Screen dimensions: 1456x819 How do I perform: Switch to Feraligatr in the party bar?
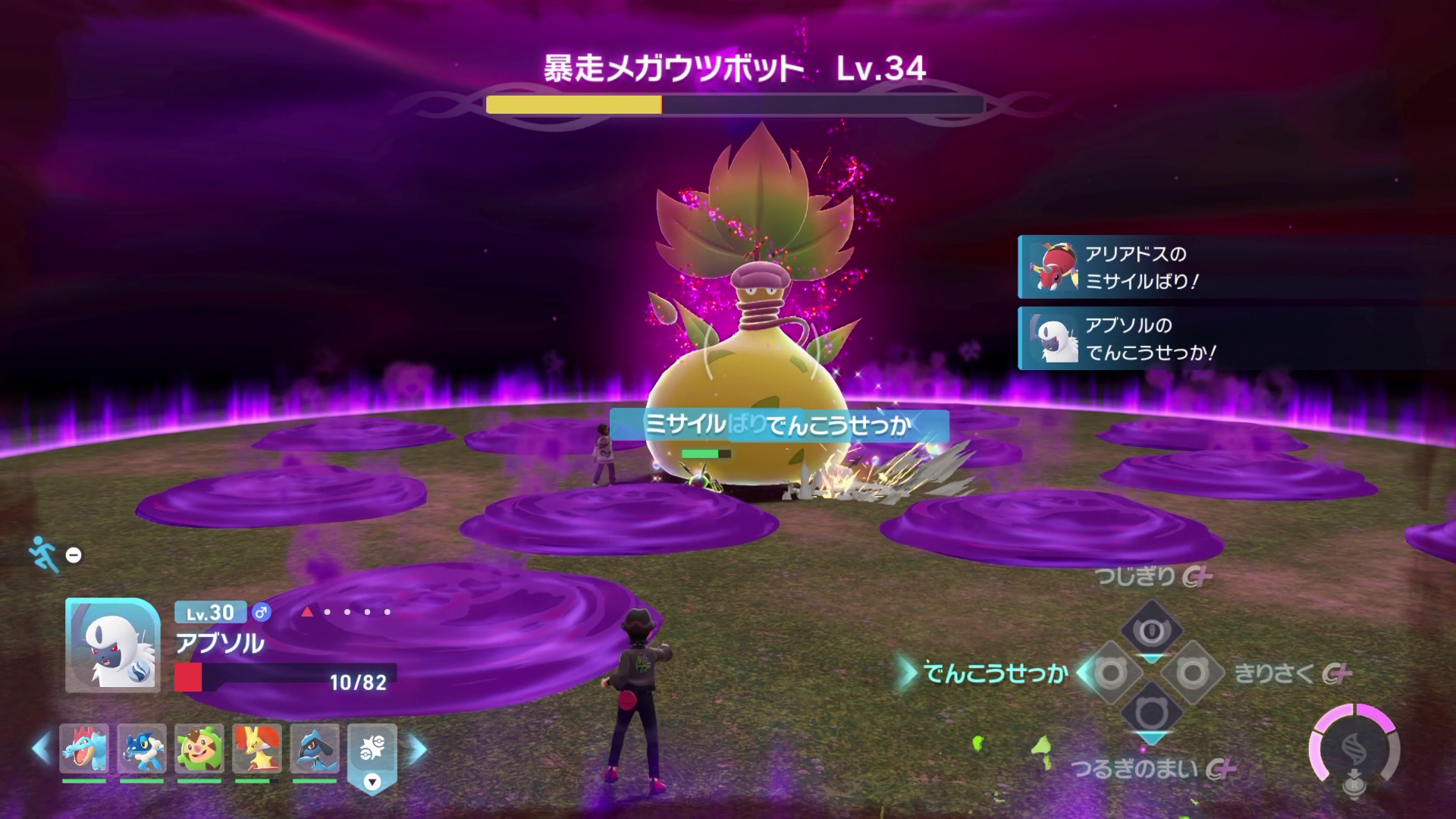[x=84, y=748]
